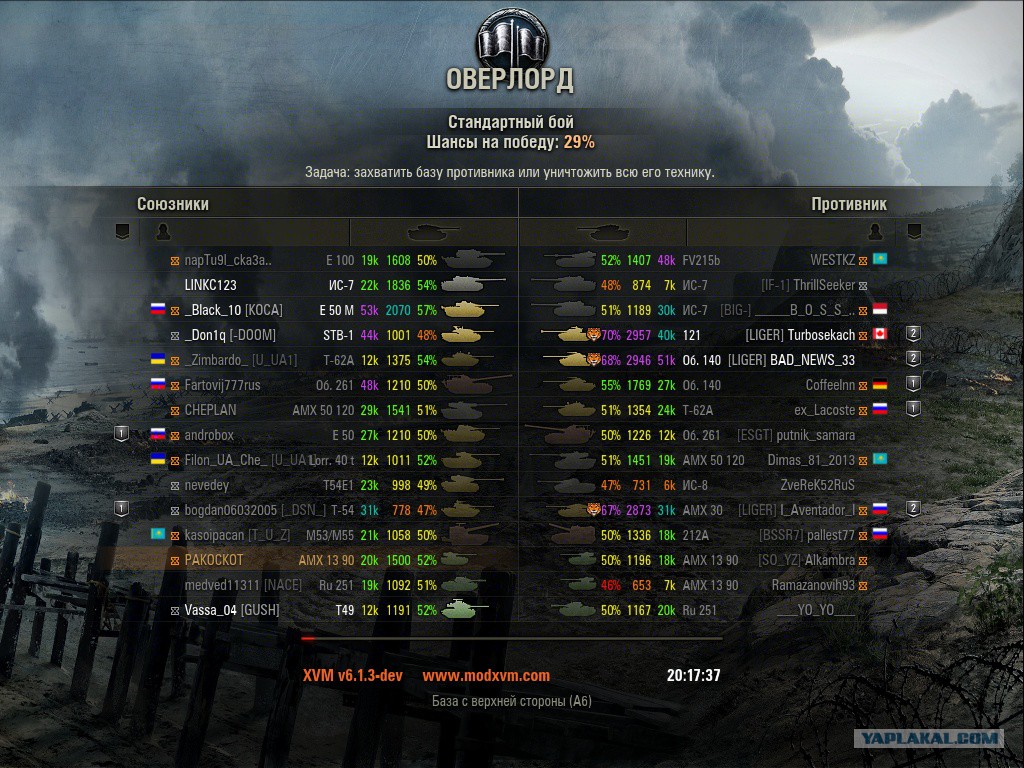Screen dimensions: 1024x768
Task: Select enemy Ramazanovih93 row
Action: pyautogui.click(x=813, y=585)
